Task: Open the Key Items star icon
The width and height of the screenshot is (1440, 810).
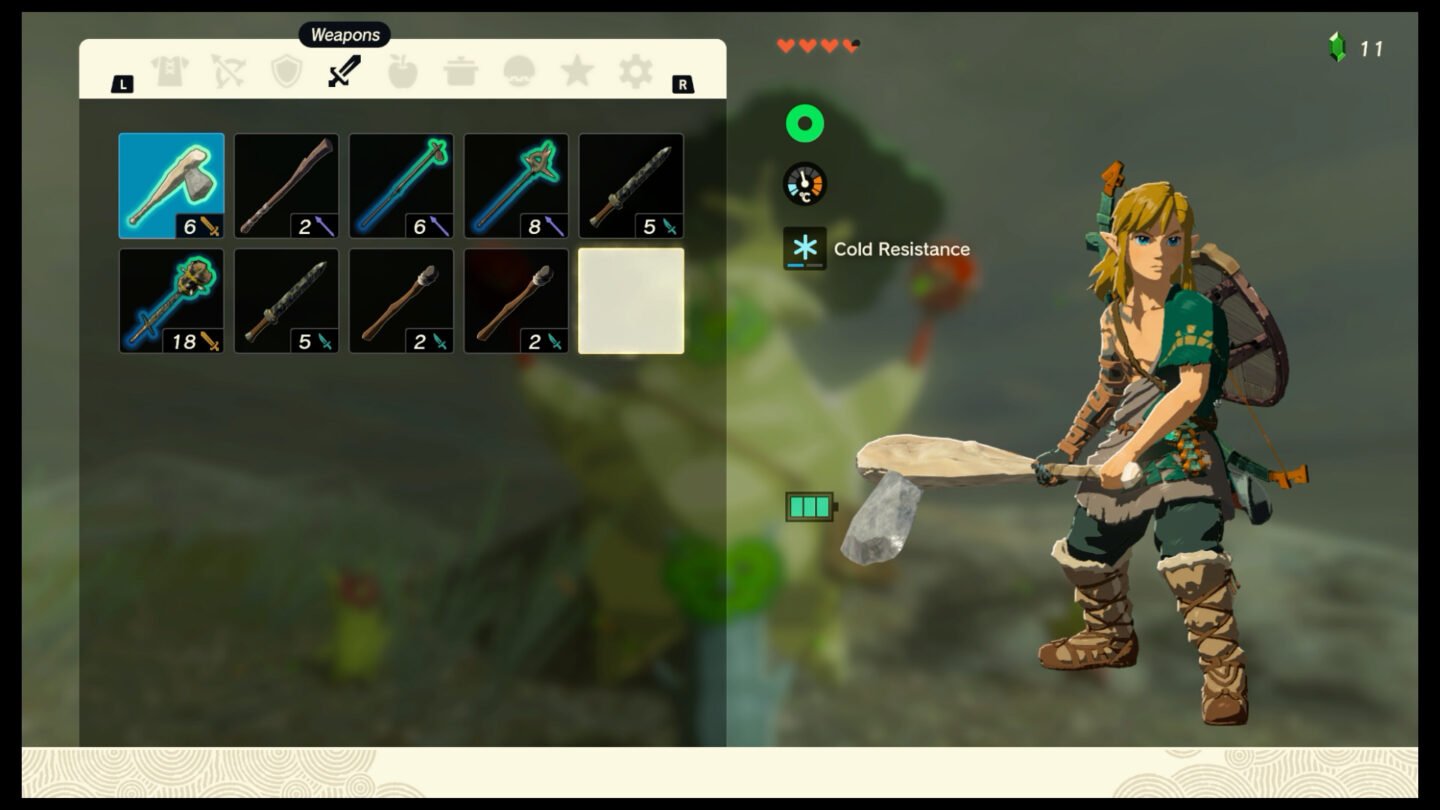Action: coord(576,72)
